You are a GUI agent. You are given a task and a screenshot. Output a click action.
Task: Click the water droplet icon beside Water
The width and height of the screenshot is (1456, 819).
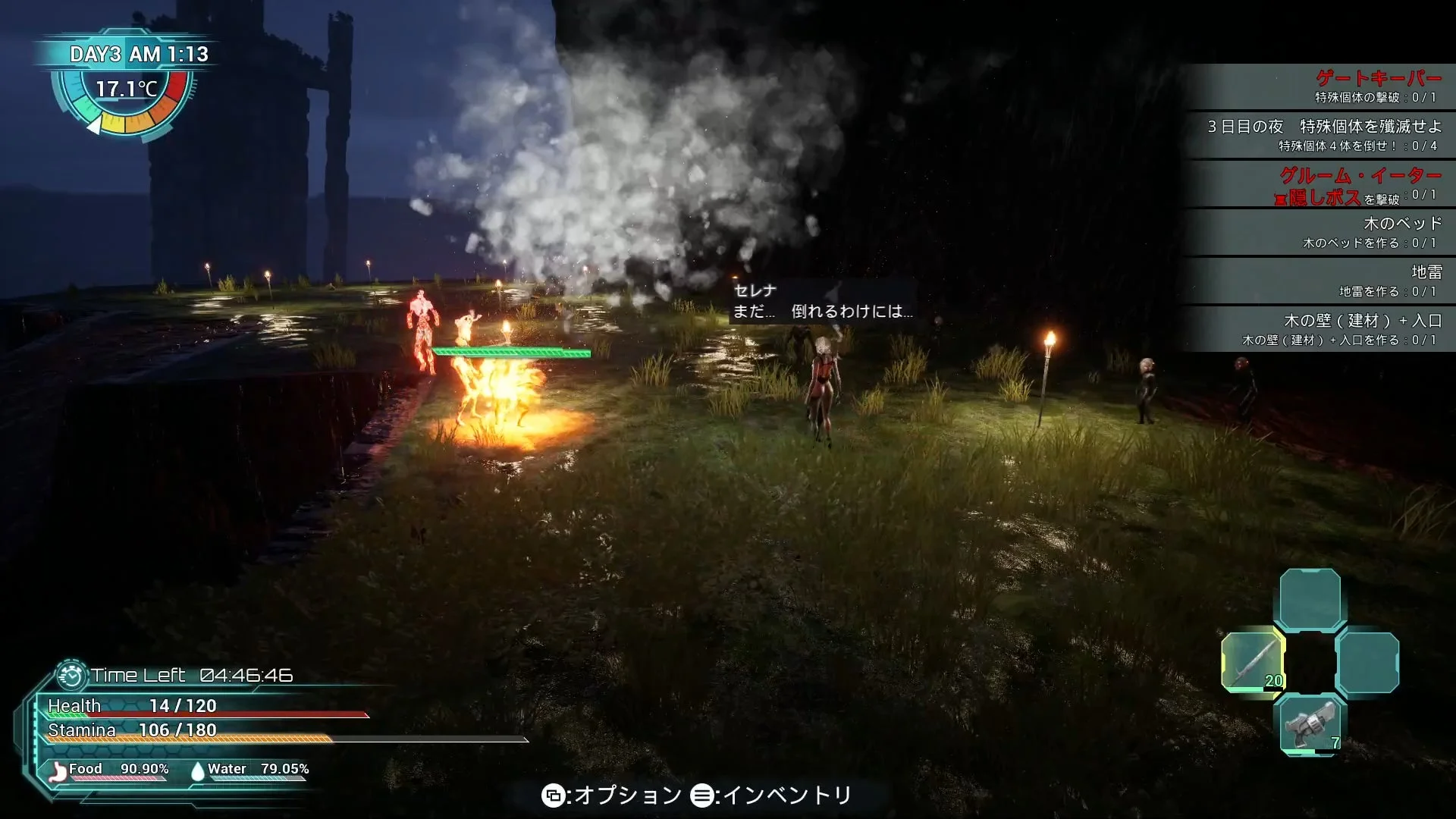click(197, 769)
